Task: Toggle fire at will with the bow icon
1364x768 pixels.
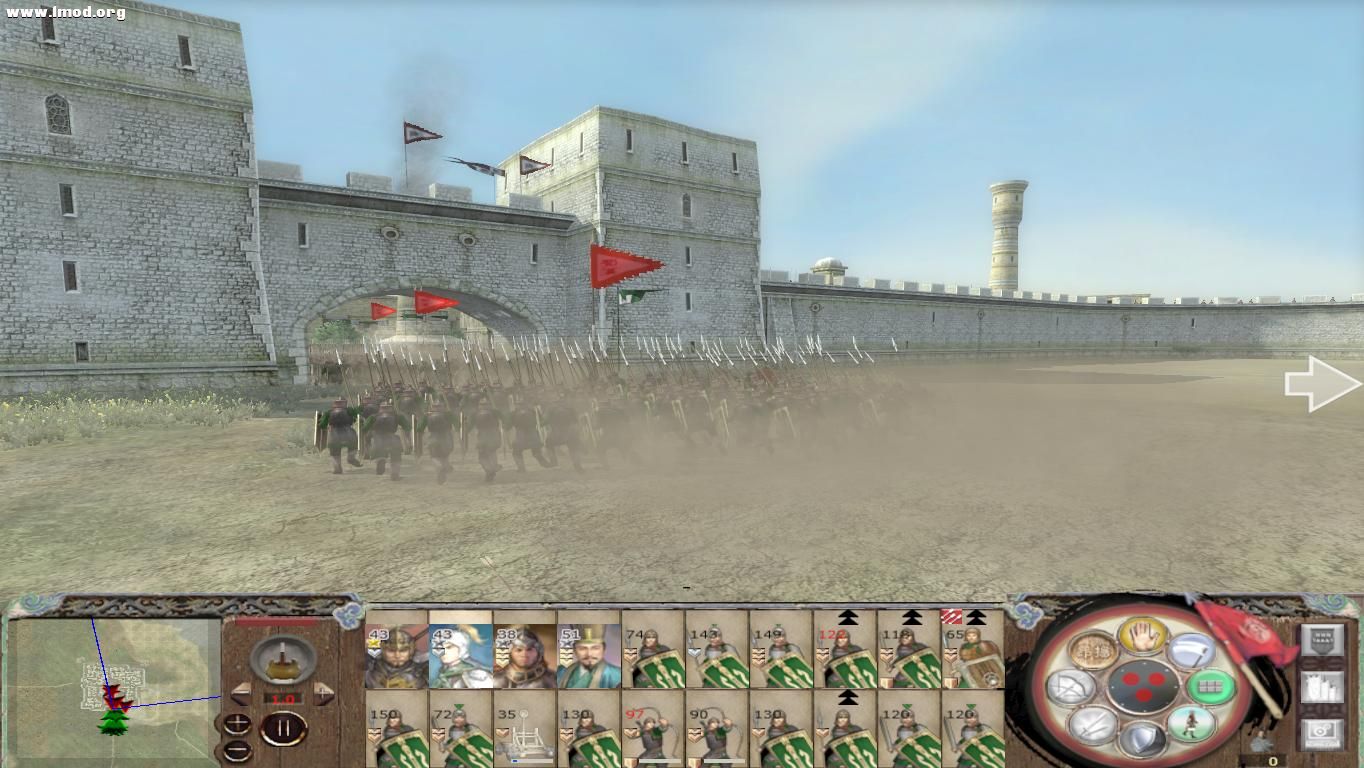Action: (x=1069, y=686)
